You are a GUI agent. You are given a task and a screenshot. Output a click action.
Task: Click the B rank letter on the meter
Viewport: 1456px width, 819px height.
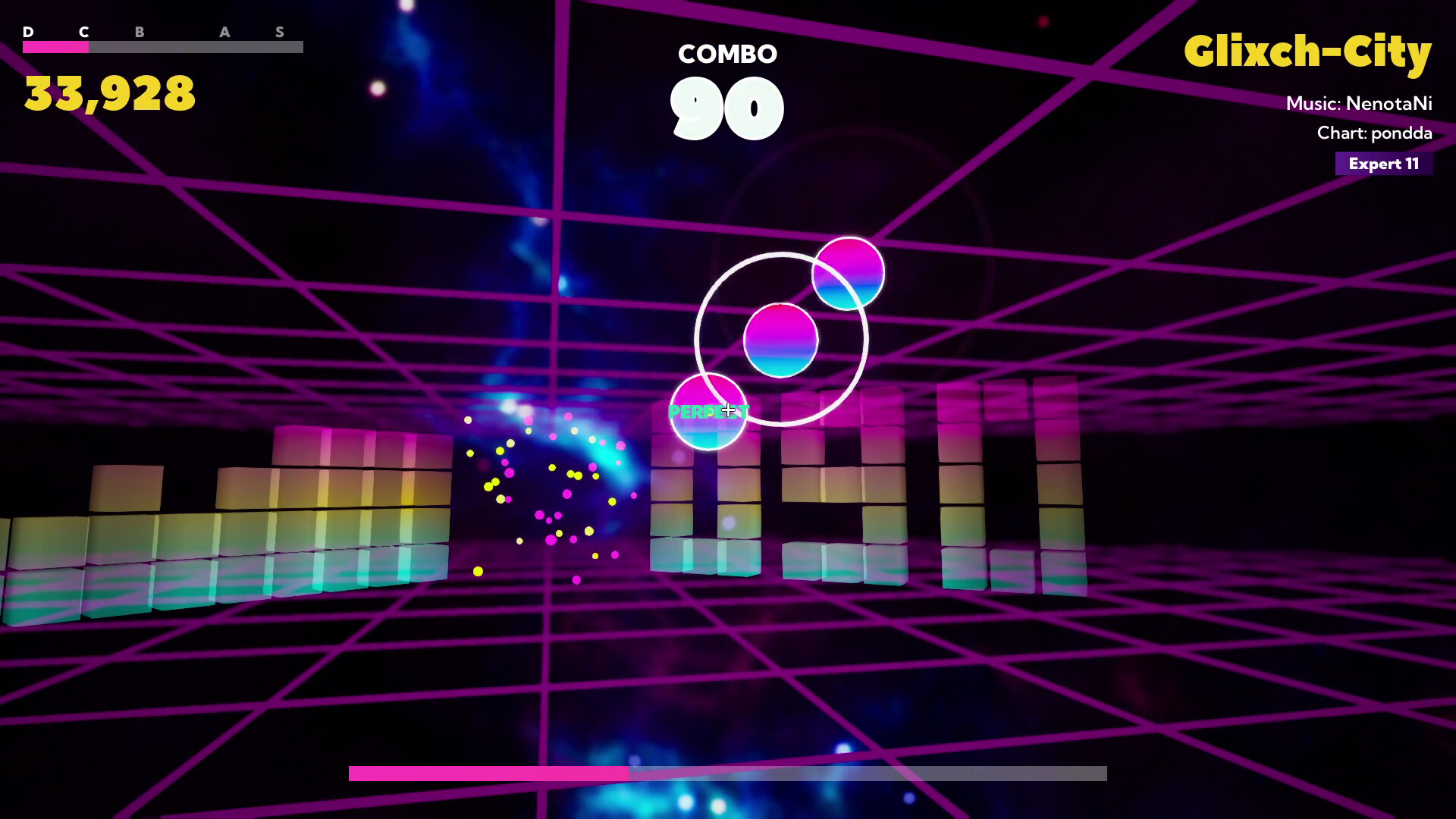pos(138,33)
